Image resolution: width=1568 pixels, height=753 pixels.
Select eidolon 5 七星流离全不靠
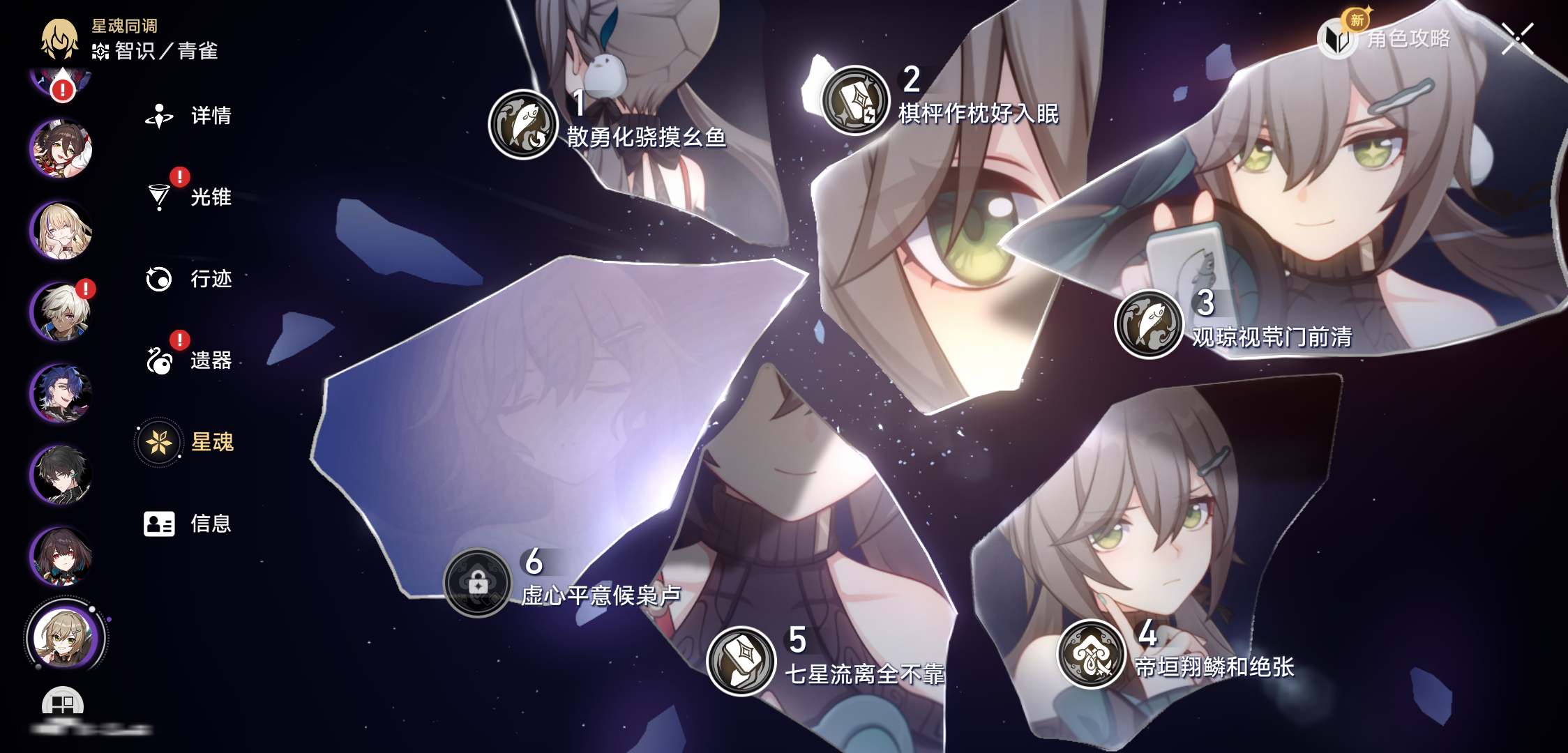click(x=741, y=661)
